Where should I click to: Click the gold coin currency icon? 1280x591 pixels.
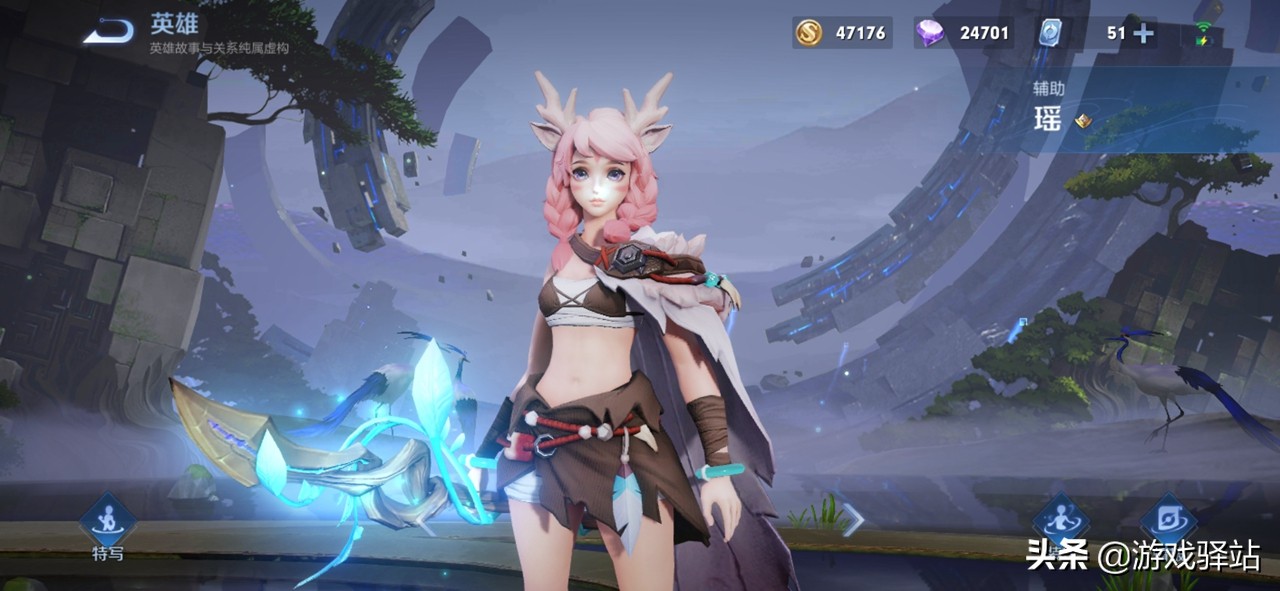(x=808, y=33)
